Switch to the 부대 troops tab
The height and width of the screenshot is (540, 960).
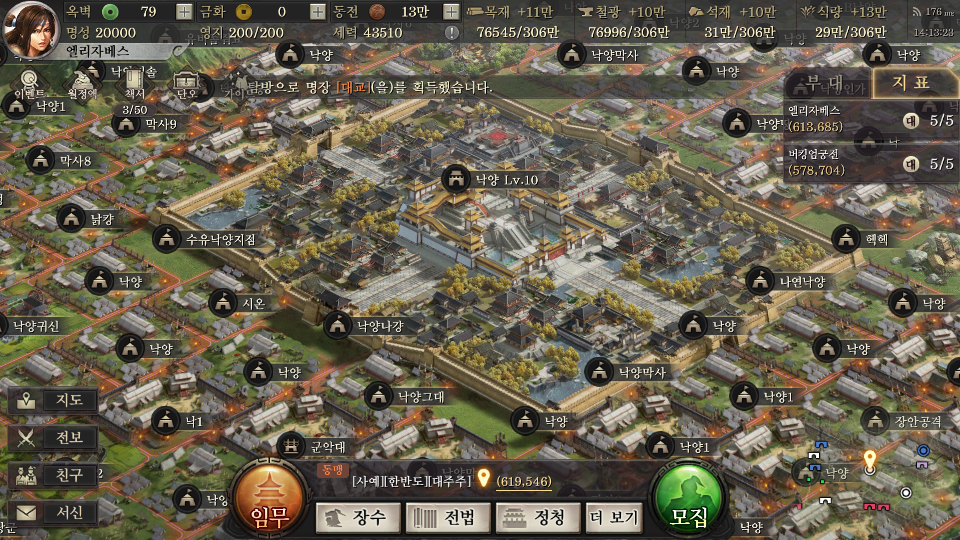click(x=825, y=83)
